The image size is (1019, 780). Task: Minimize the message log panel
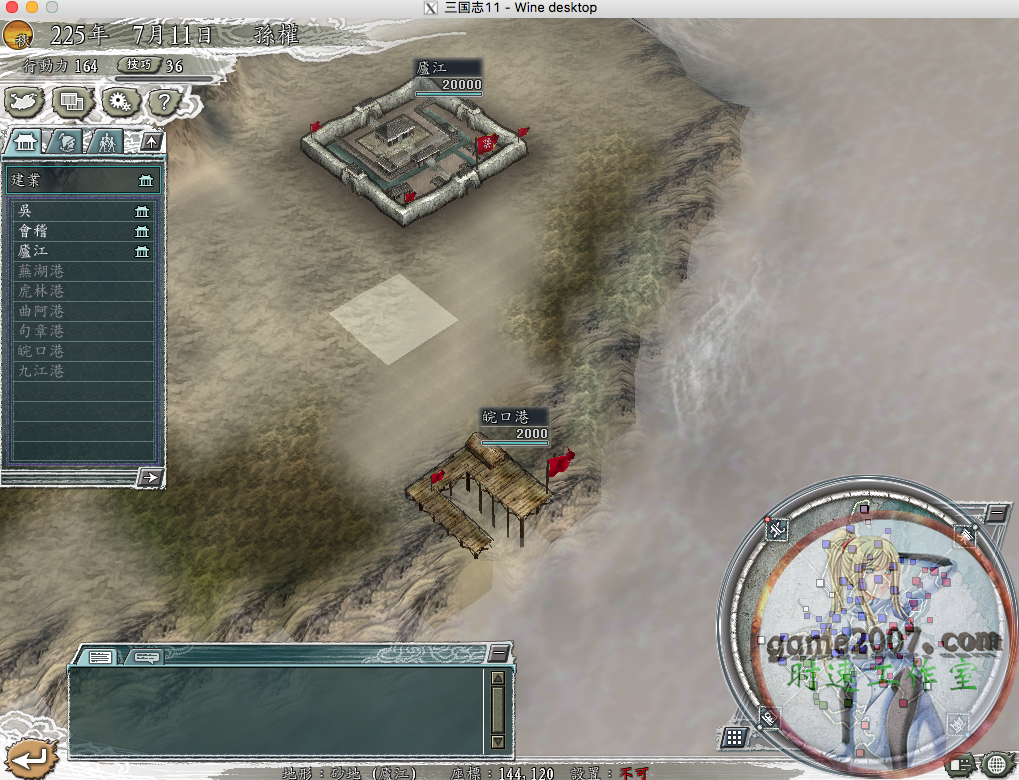[x=498, y=653]
